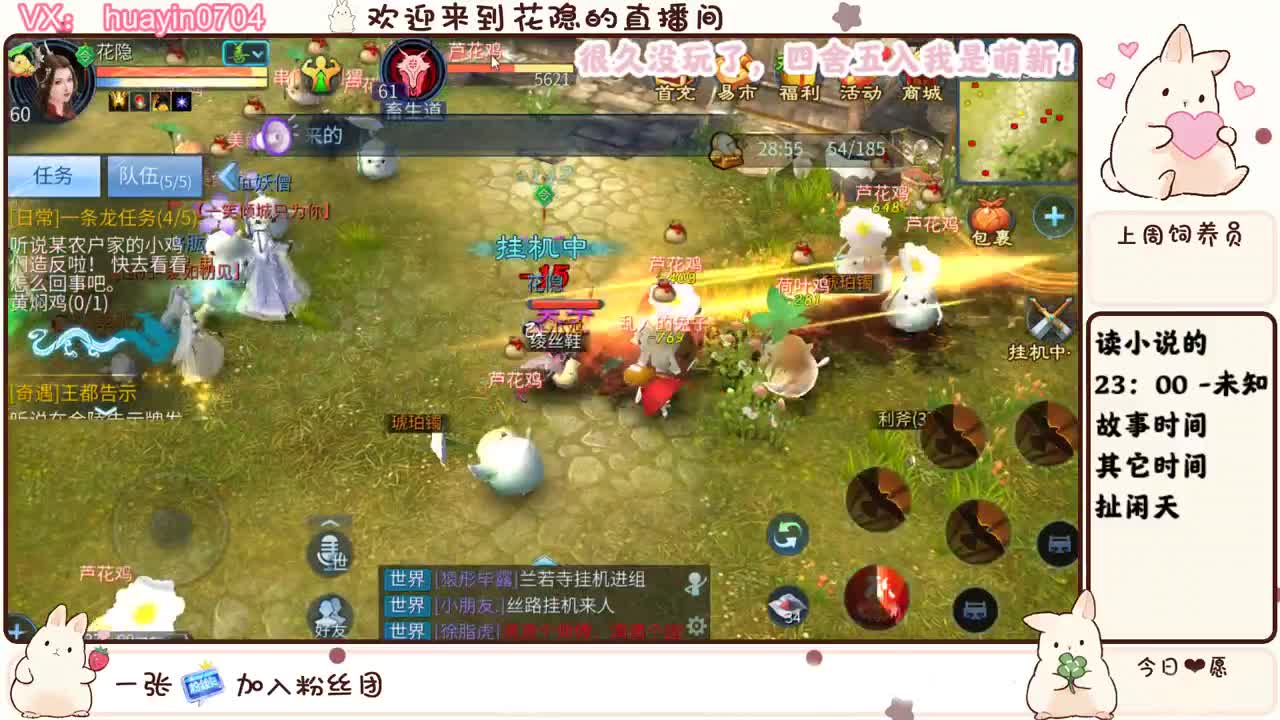Open the 易市 market panel
The image size is (1280, 720).
click(734, 94)
